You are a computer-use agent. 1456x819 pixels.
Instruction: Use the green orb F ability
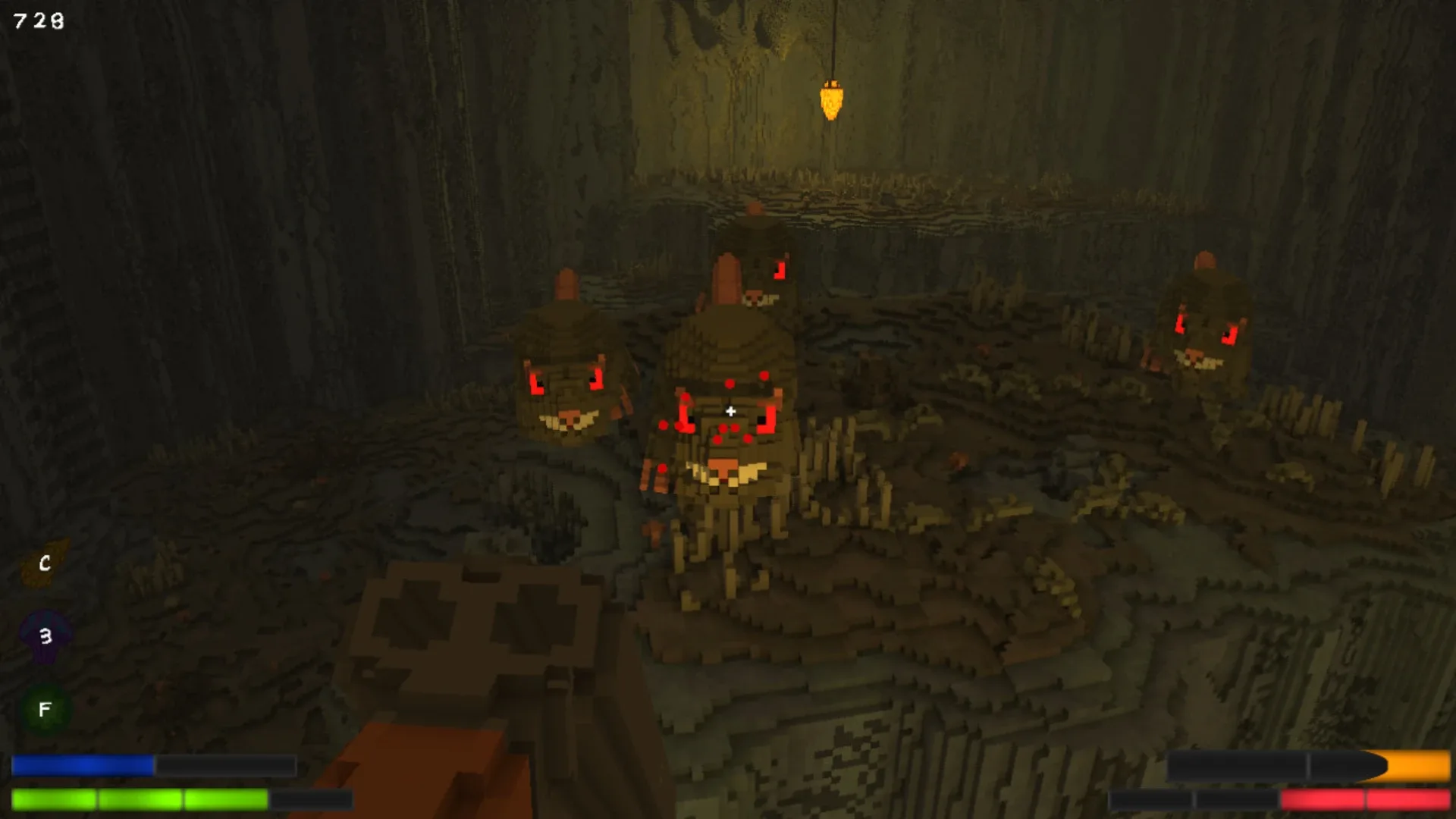[44, 709]
